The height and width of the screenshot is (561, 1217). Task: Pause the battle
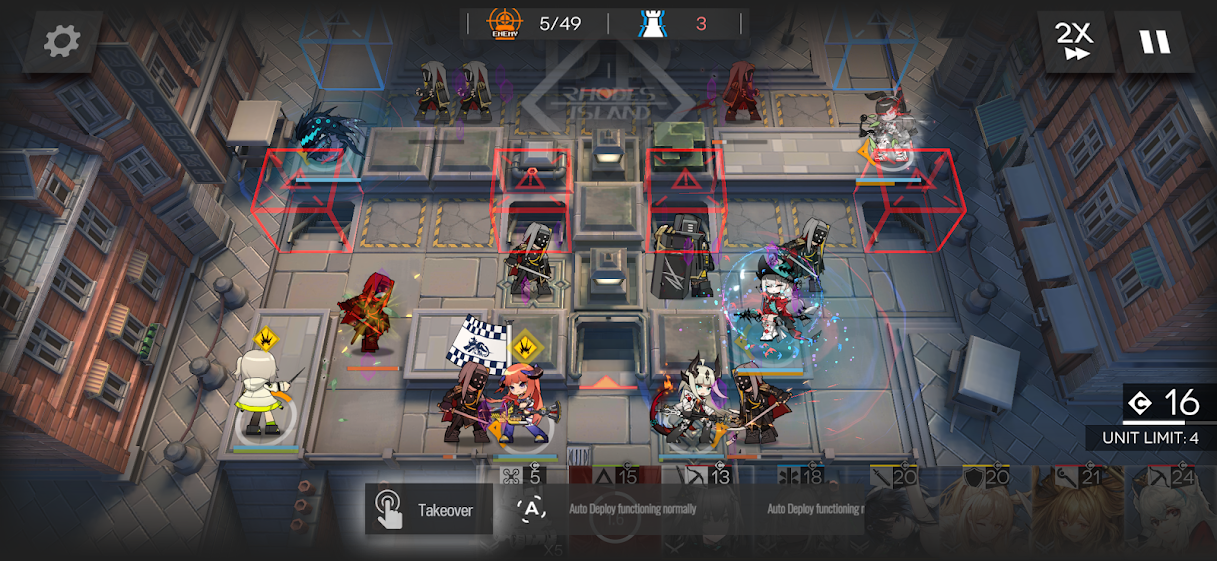coord(1155,42)
